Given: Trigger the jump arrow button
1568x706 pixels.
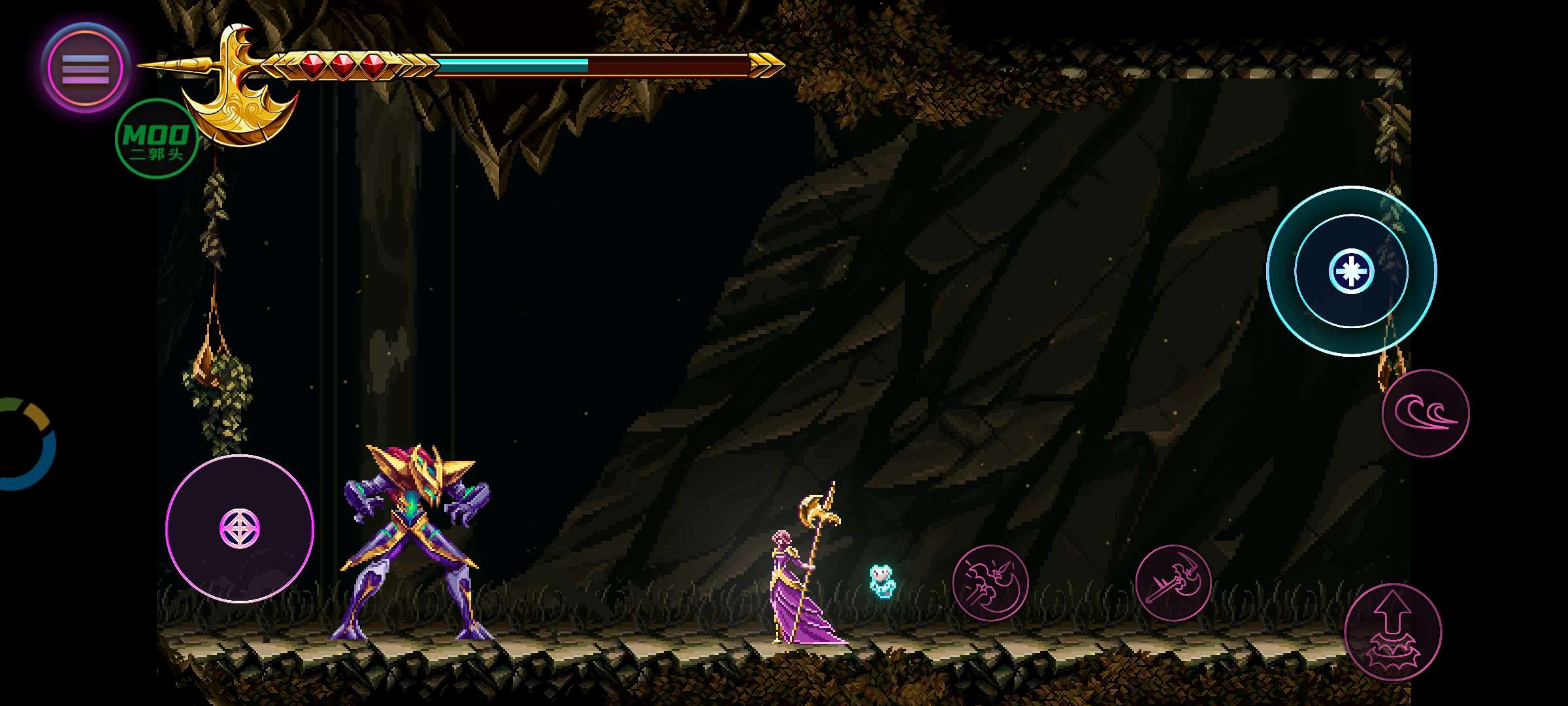Looking at the screenshot, I should 1392,631.
